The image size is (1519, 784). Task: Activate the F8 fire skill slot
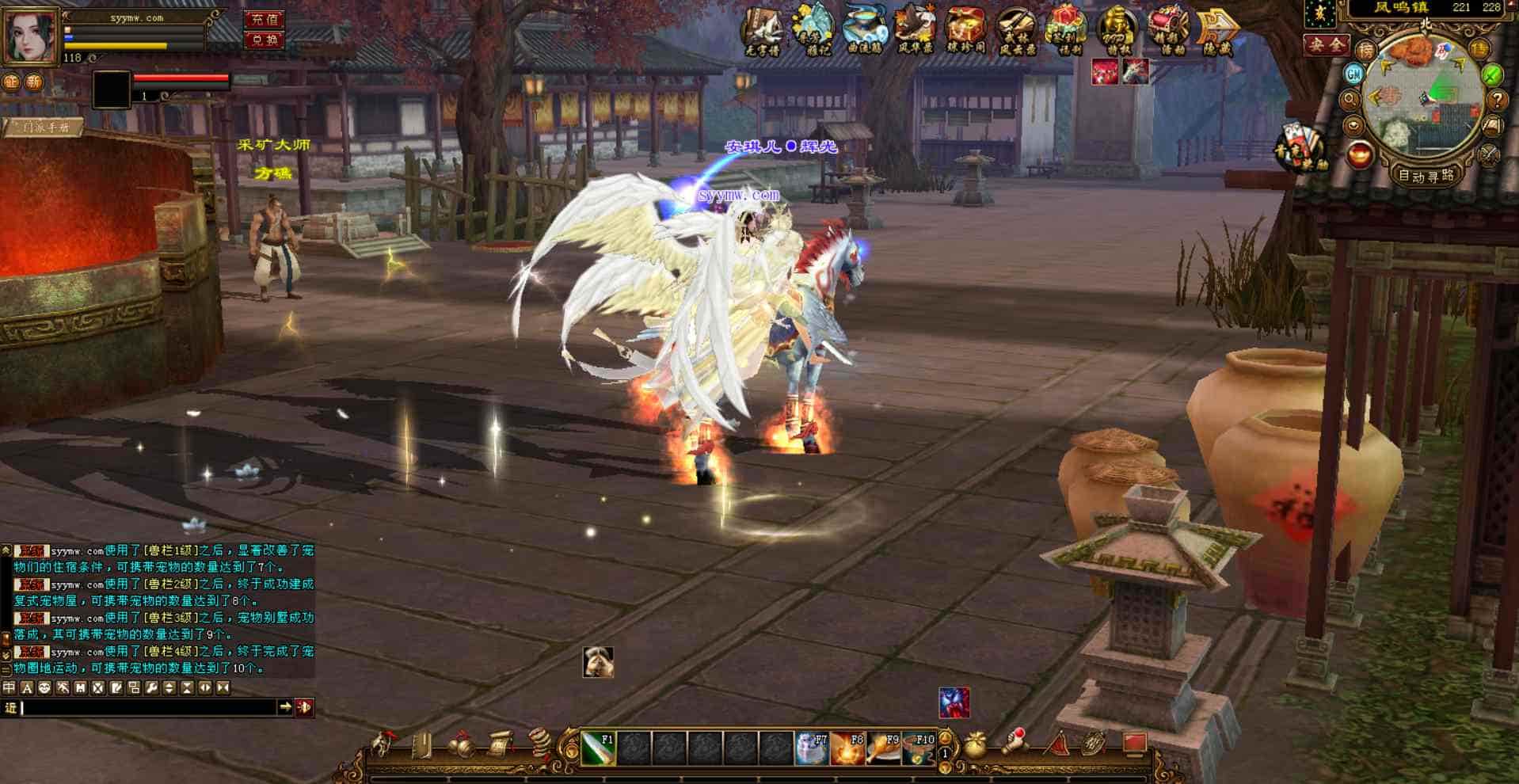pos(847,748)
